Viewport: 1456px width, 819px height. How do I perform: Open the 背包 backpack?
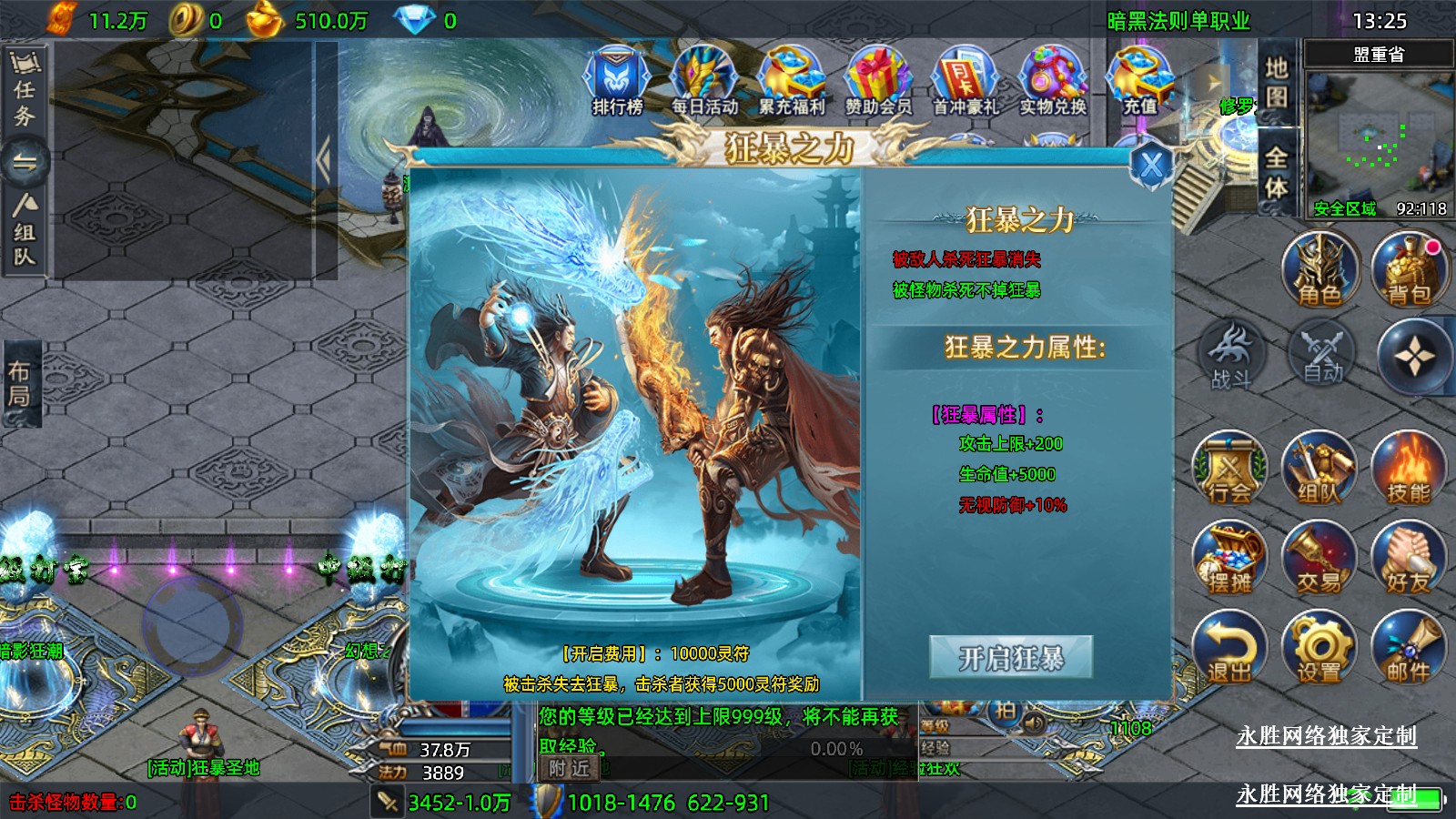click(1409, 270)
